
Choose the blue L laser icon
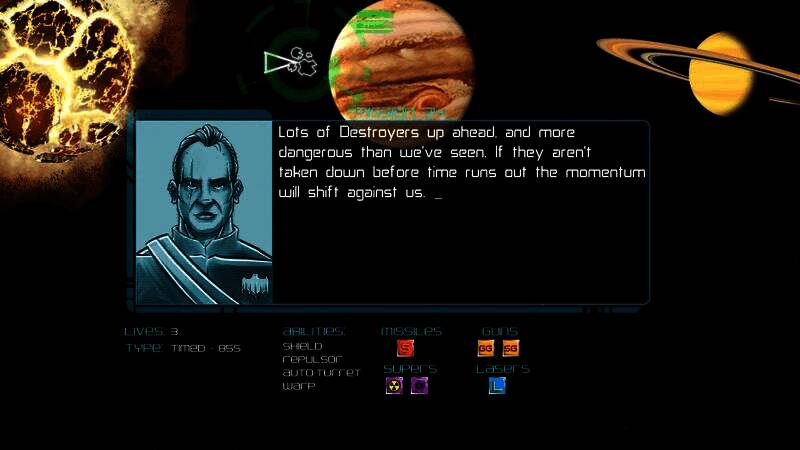[x=497, y=385]
